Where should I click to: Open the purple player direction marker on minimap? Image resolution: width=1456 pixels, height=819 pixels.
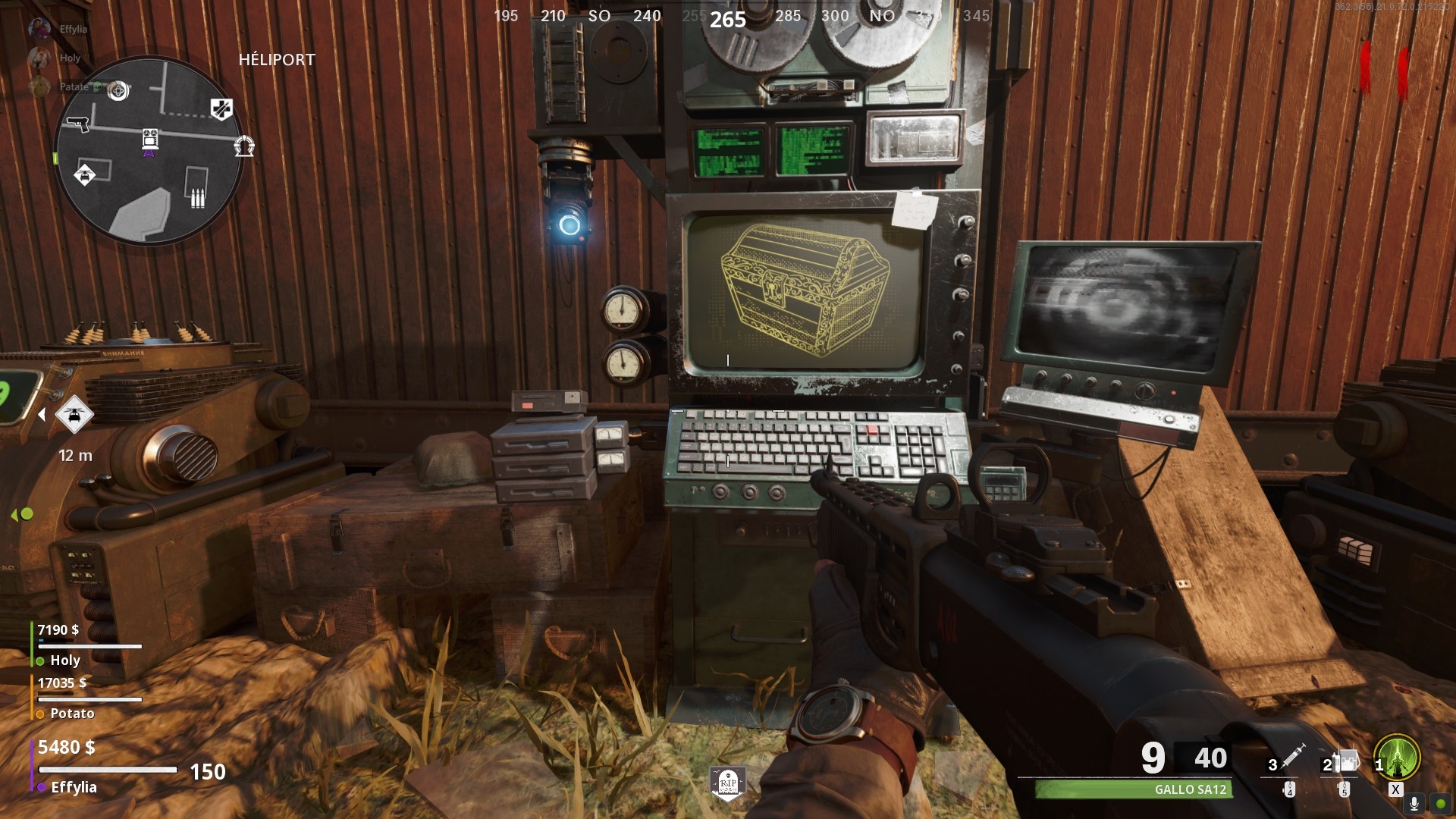(149, 153)
